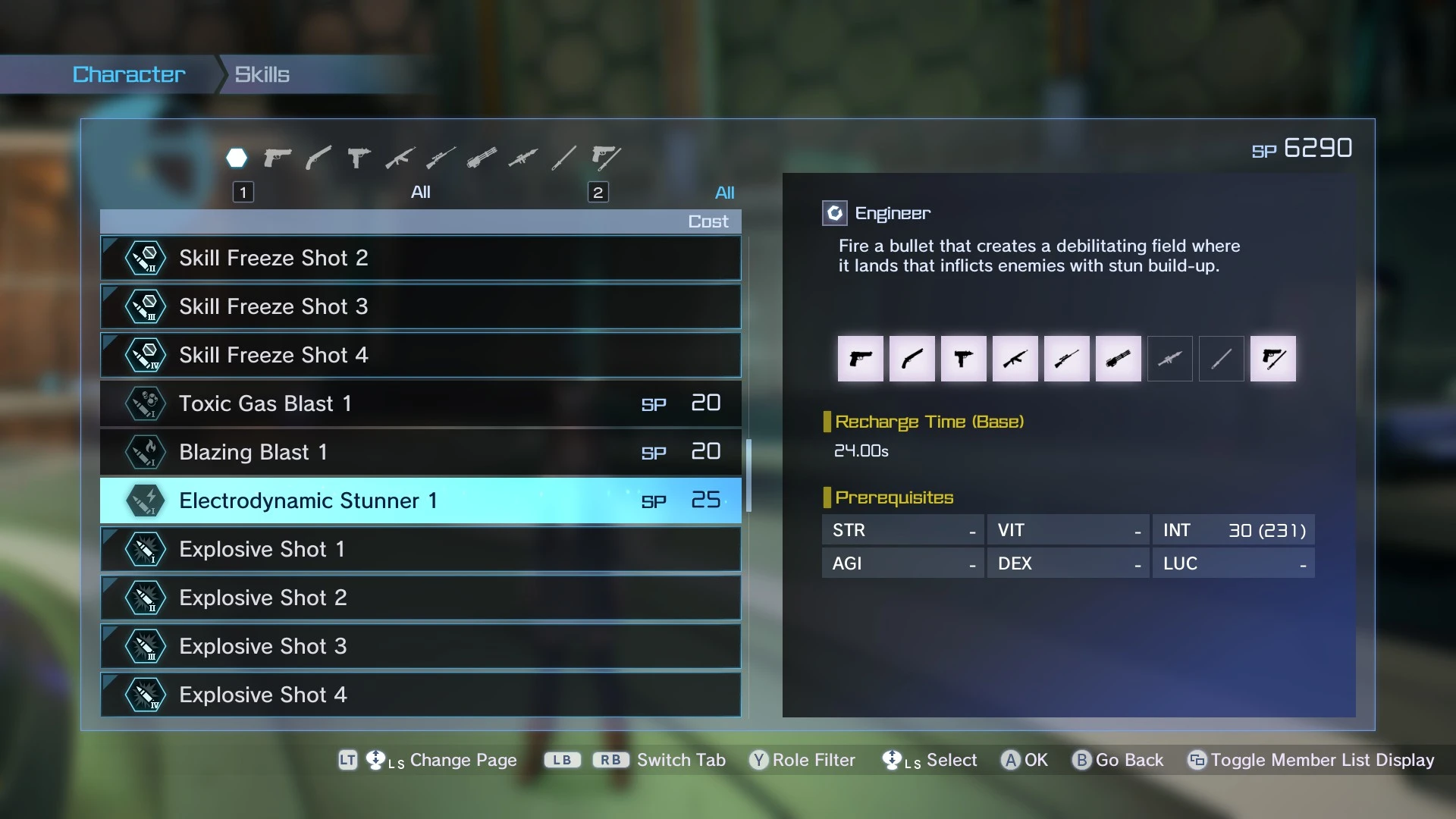Choose Skill Freeze Shot 3 row
Viewport: 1456px width, 819px height.
click(420, 306)
